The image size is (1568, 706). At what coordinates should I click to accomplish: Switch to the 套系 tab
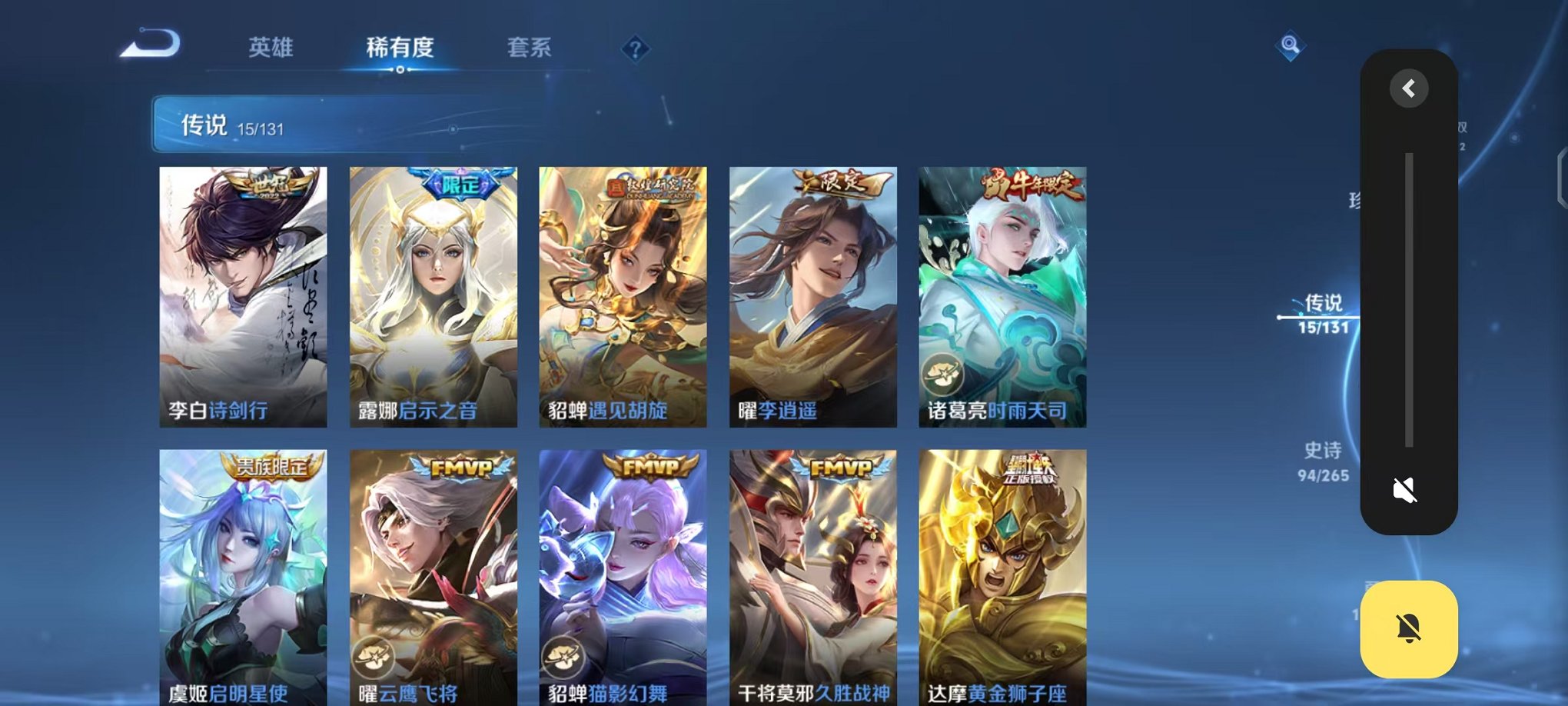click(x=529, y=48)
